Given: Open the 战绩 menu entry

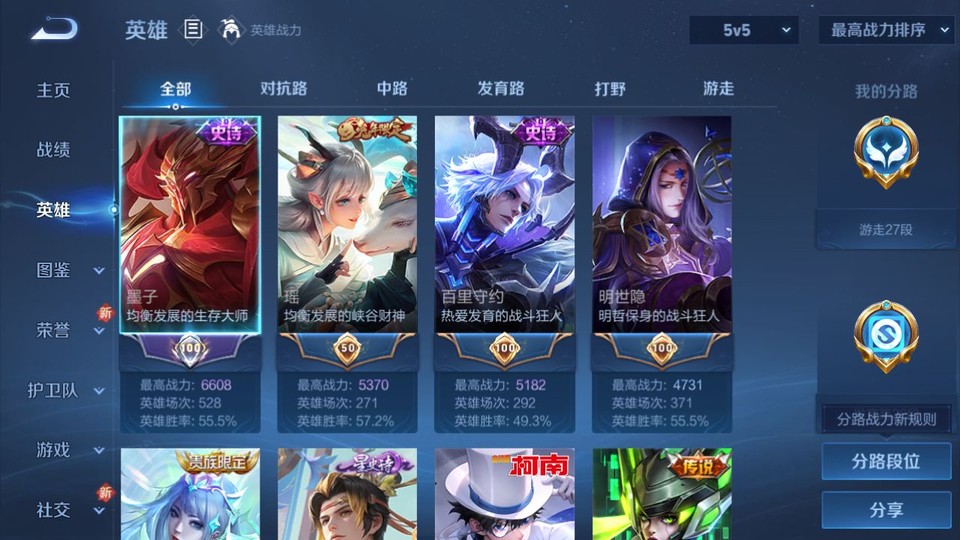Looking at the screenshot, I should [54, 150].
